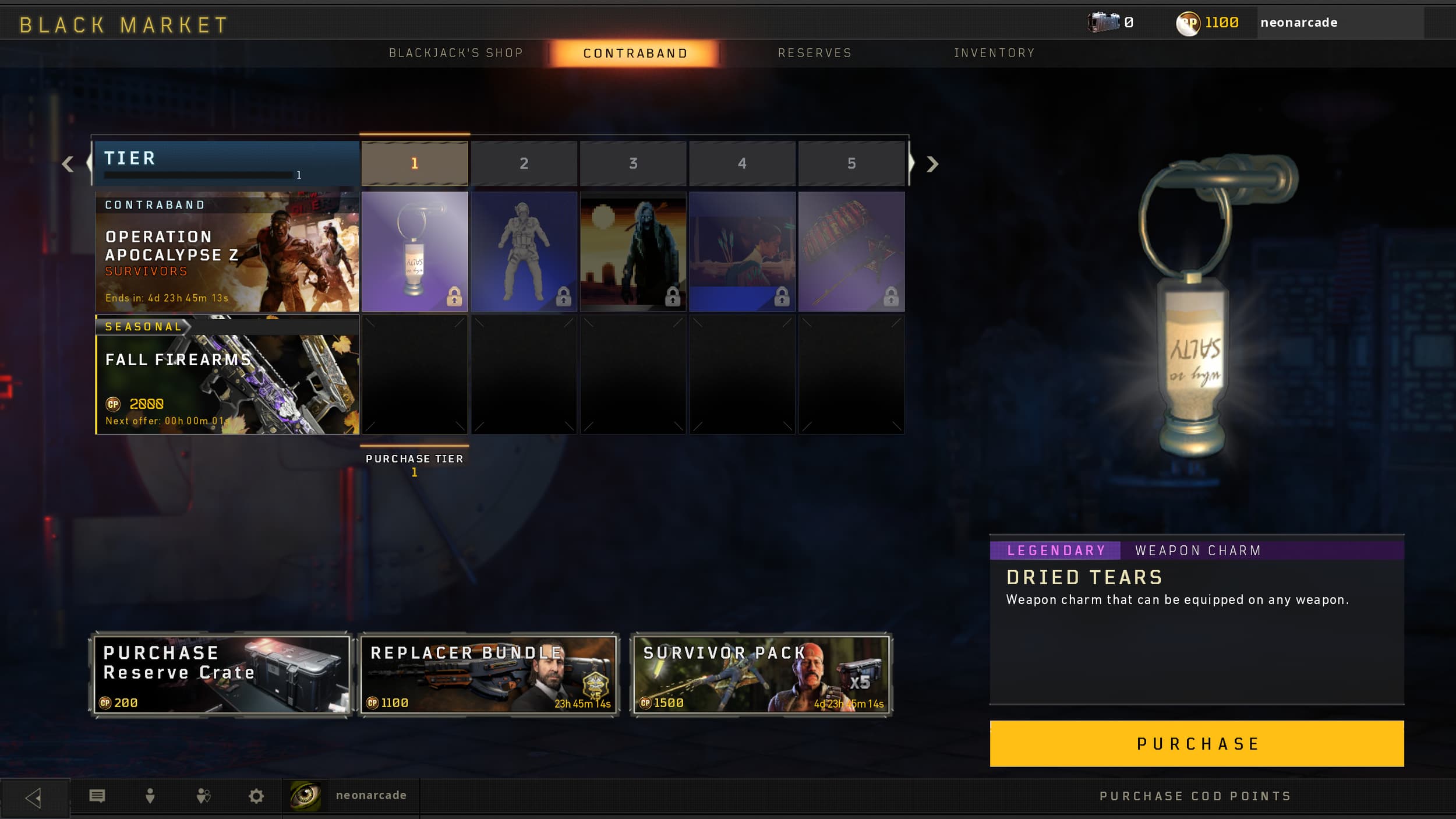
Task: Open Blackjack's Shop
Action: [455, 52]
